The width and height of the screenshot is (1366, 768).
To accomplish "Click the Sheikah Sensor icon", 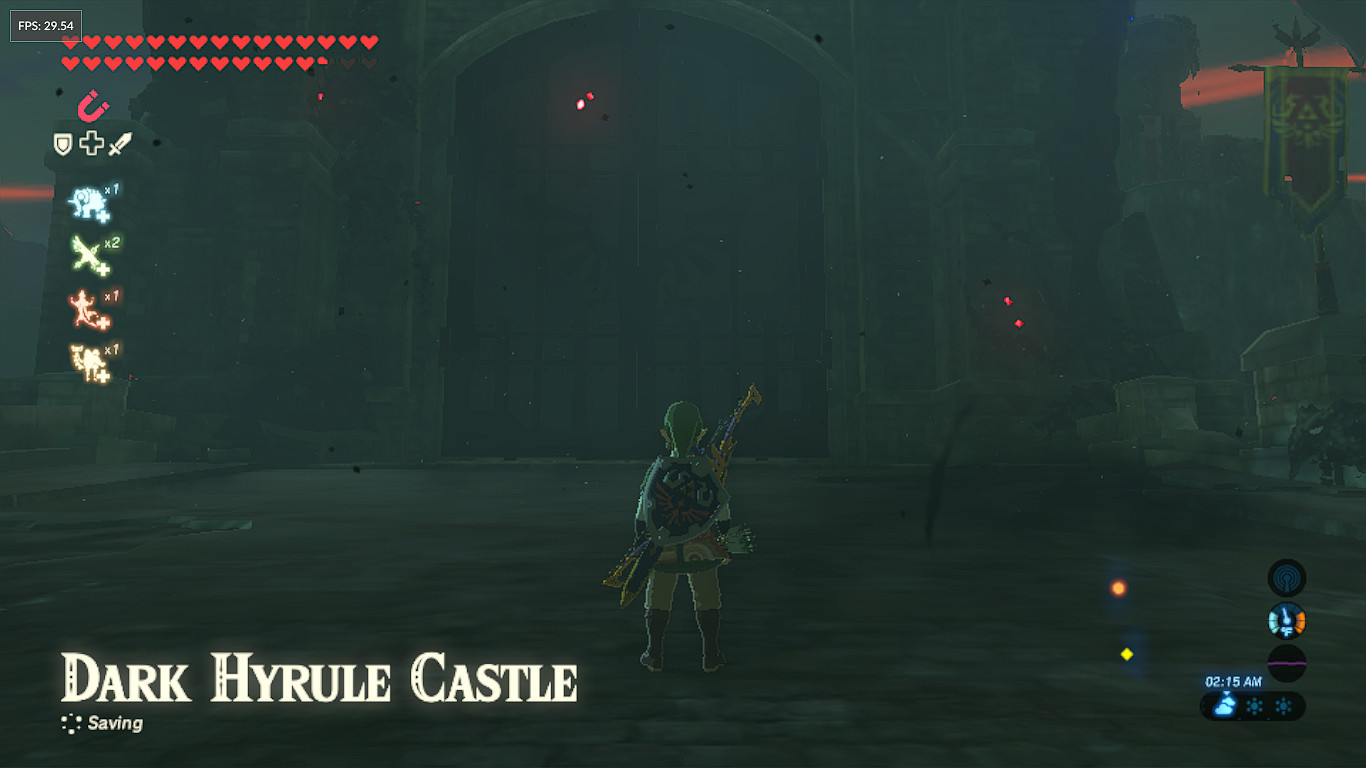I will [1288, 577].
